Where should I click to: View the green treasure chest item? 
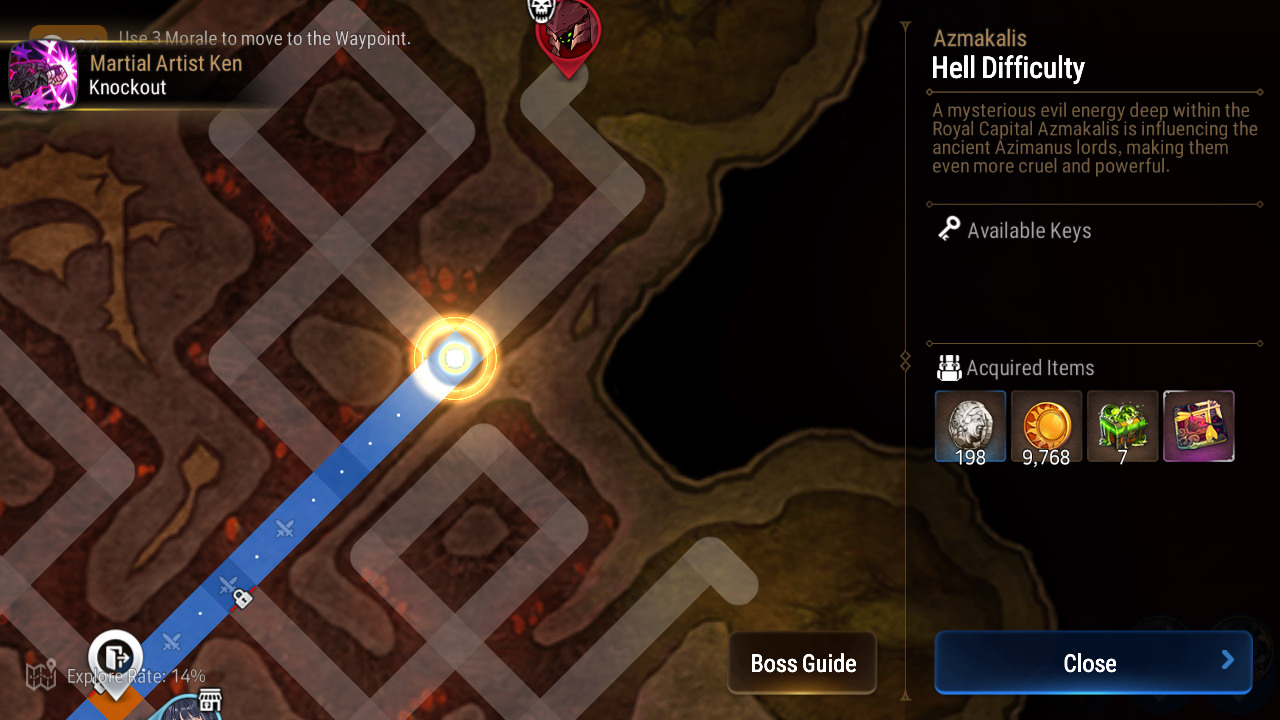click(x=1122, y=426)
